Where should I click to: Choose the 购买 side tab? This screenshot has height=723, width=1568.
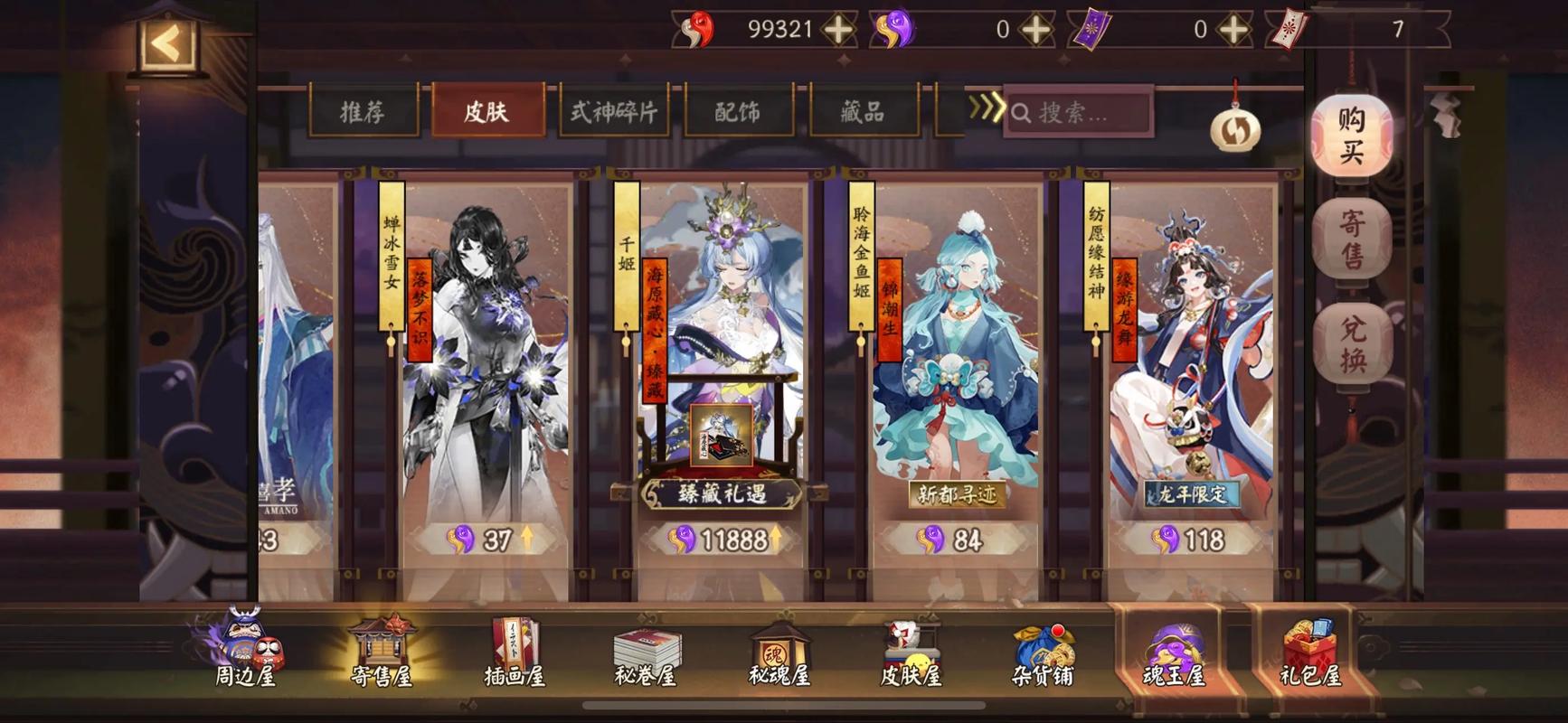click(x=1352, y=136)
